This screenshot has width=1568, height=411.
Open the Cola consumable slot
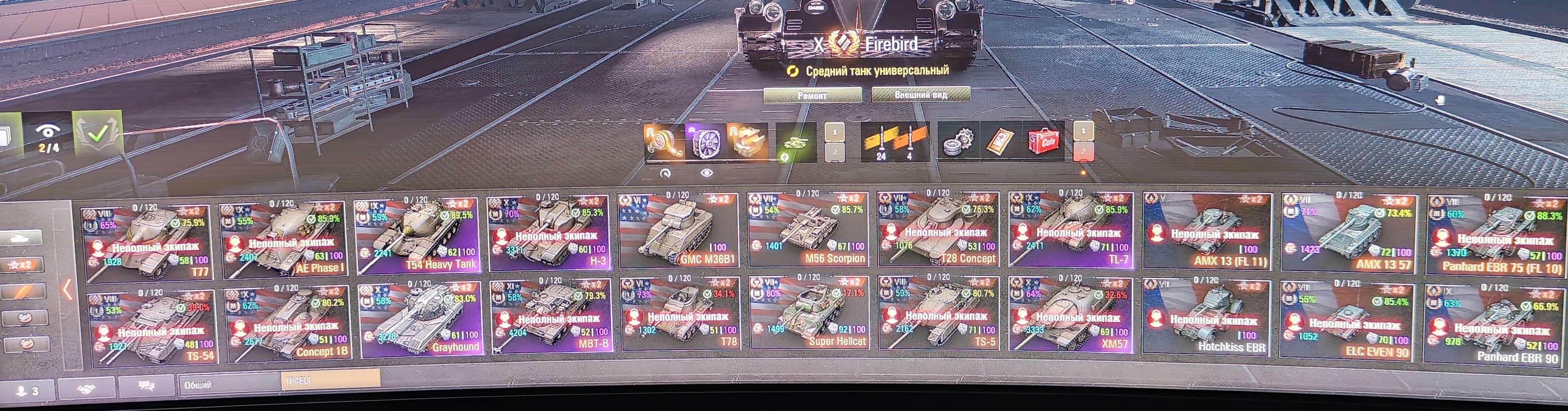tap(1043, 141)
